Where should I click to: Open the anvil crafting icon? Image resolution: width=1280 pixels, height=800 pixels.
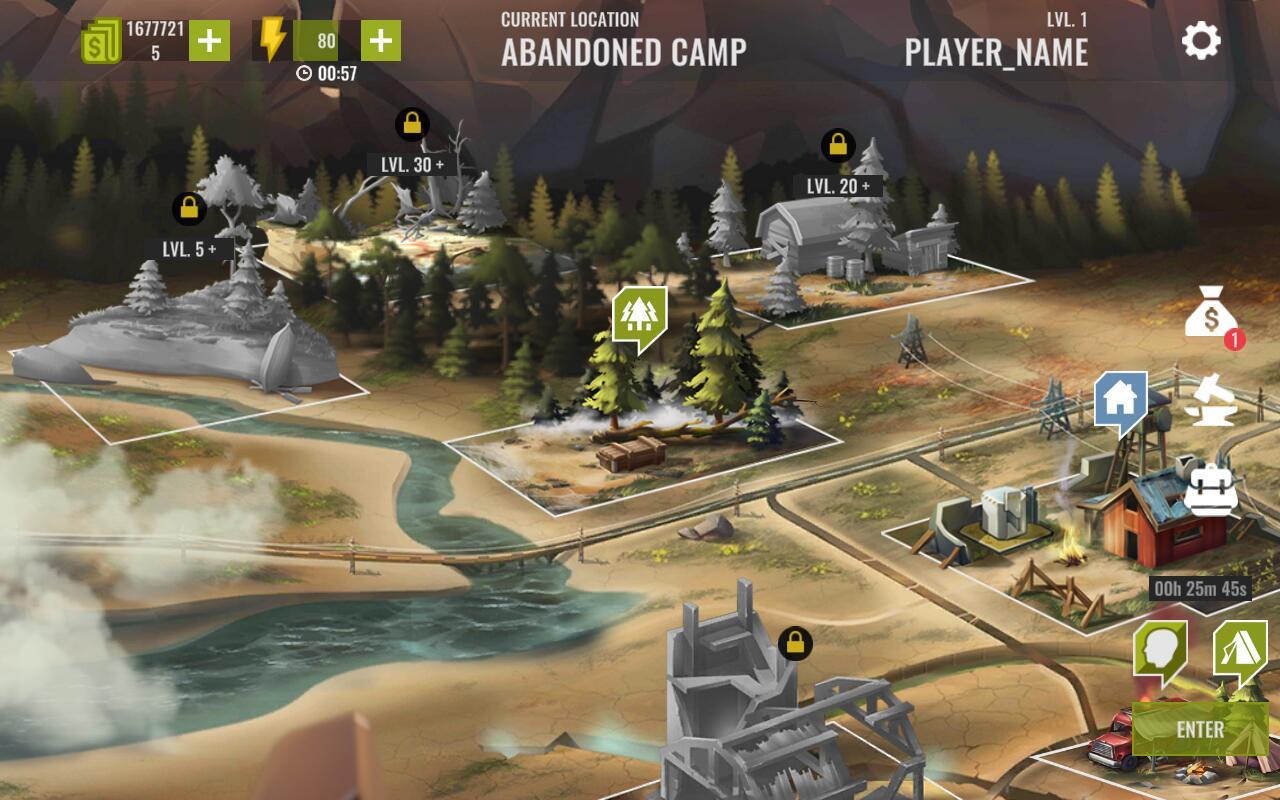(x=1211, y=400)
